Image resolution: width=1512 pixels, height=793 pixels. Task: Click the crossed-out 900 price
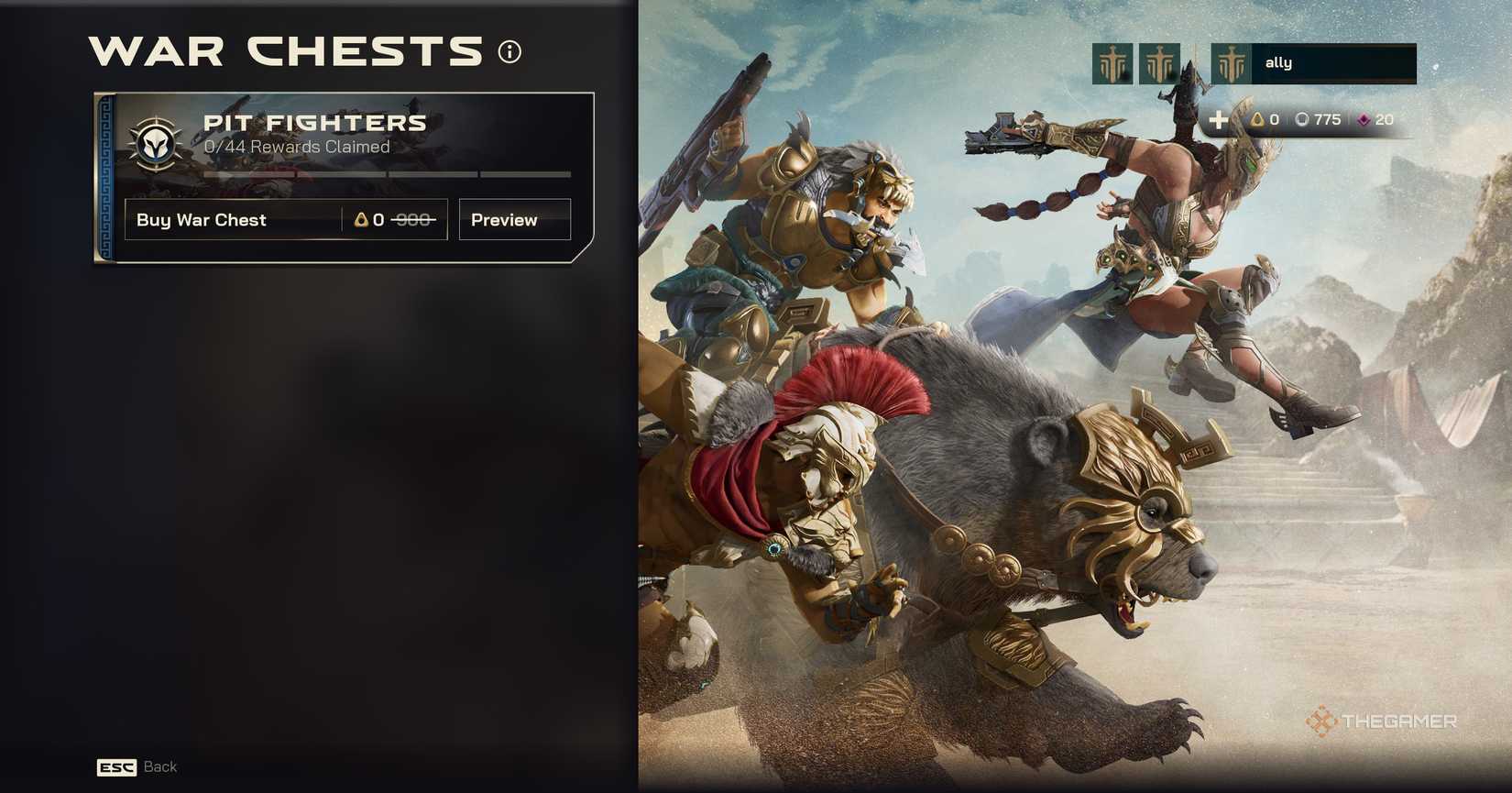[x=414, y=219]
